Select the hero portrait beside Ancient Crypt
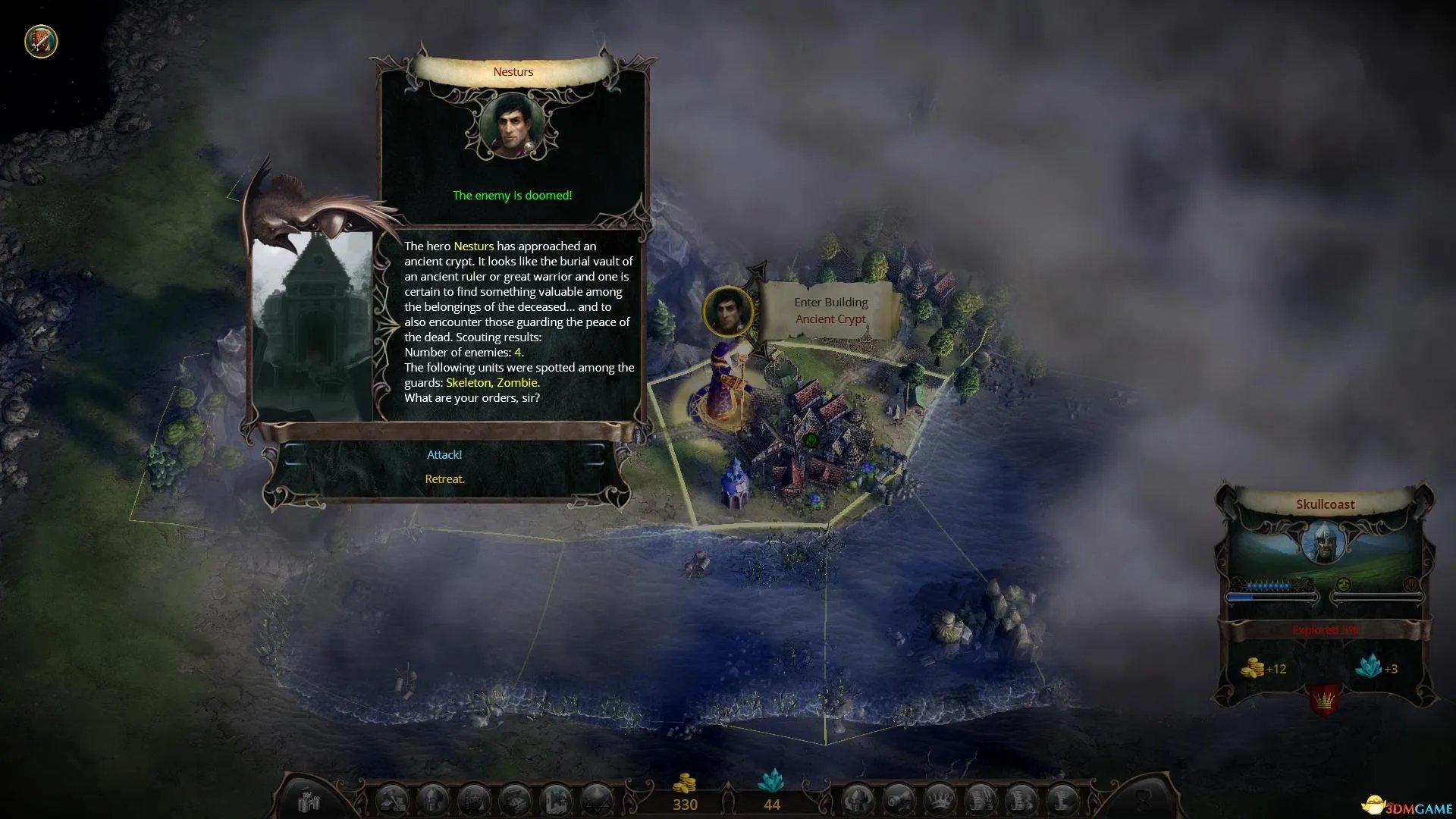1456x819 pixels. pyautogui.click(x=728, y=311)
